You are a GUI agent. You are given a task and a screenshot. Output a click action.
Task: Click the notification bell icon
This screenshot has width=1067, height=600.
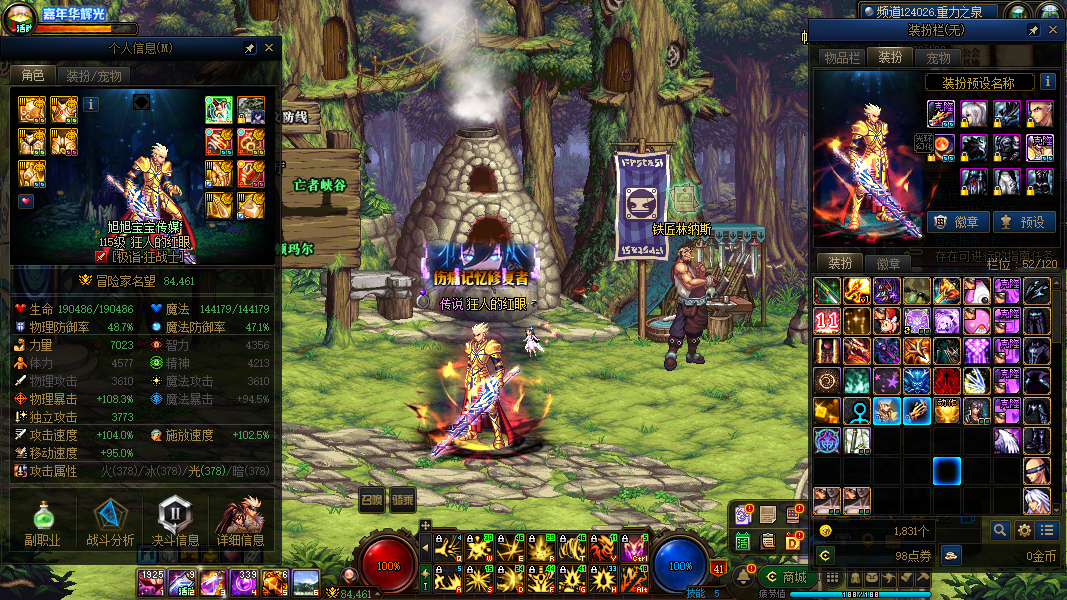coord(744,577)
